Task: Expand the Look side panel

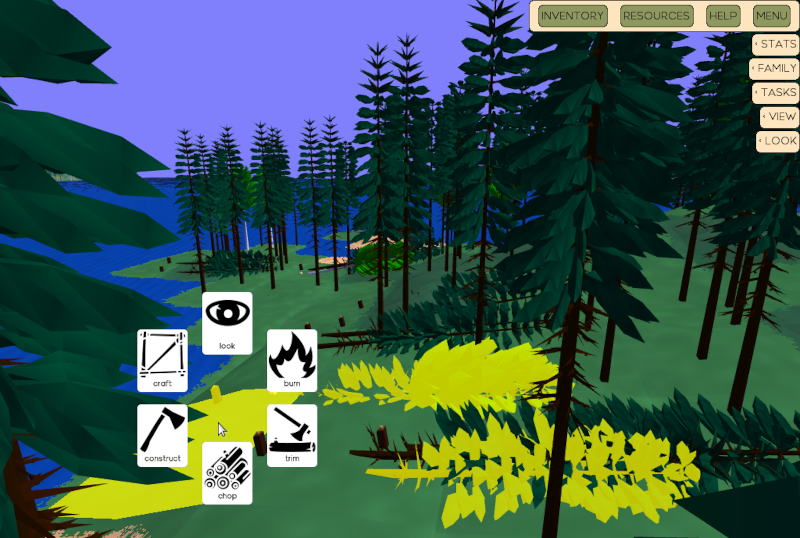Action: [x=778, y=141]
